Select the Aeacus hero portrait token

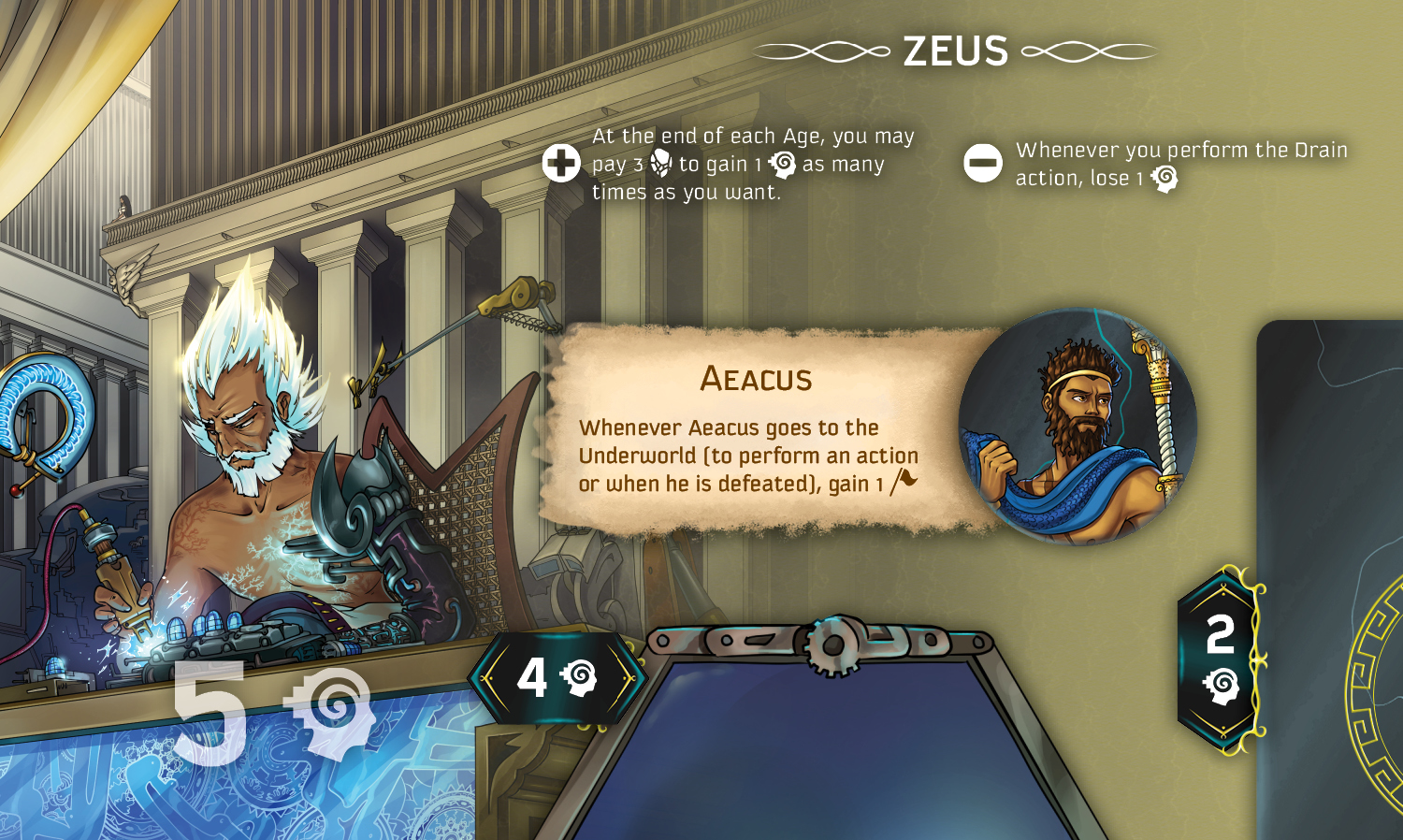click(1078, 427)
